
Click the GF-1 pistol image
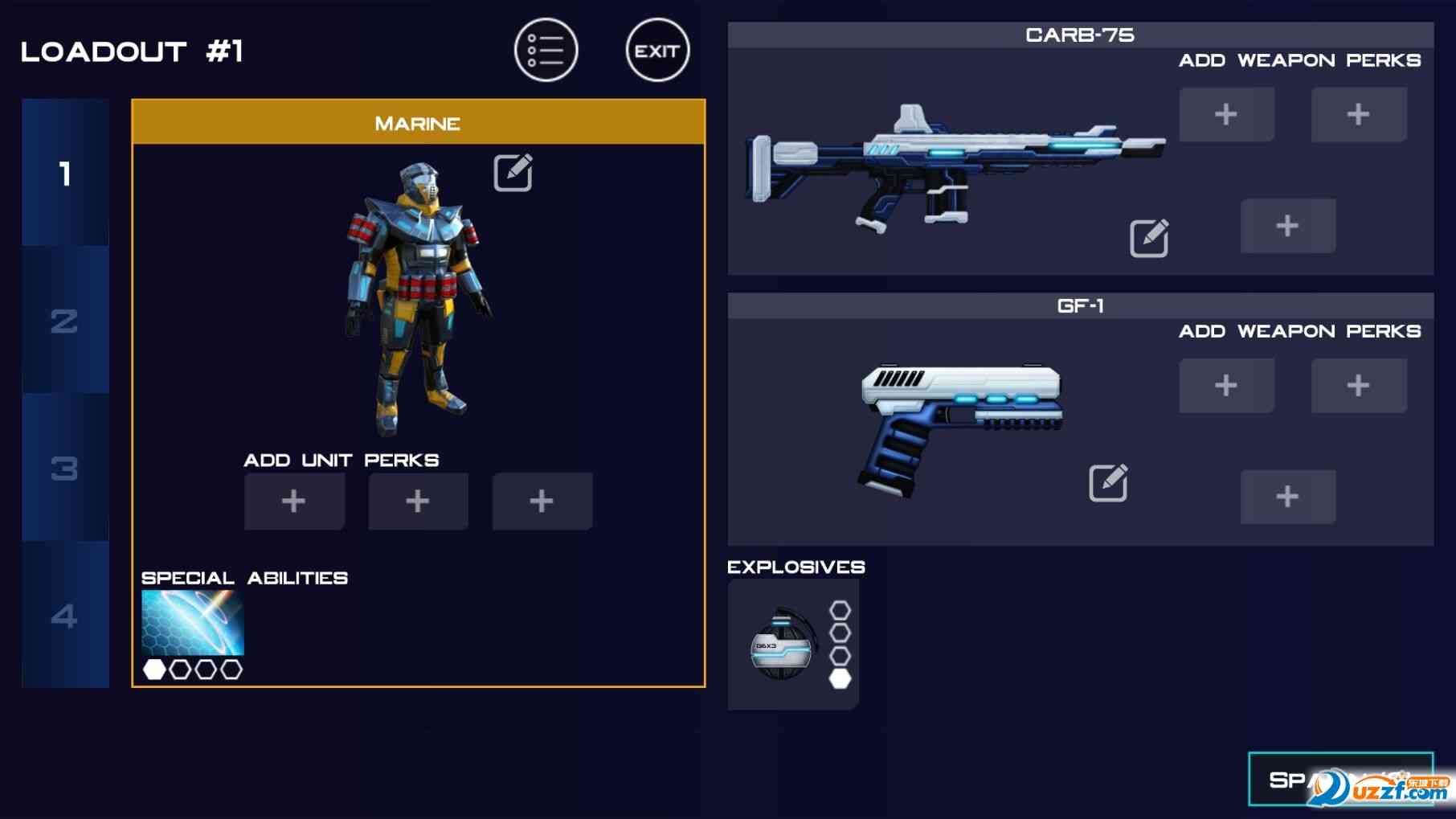(x=960, y=426)
